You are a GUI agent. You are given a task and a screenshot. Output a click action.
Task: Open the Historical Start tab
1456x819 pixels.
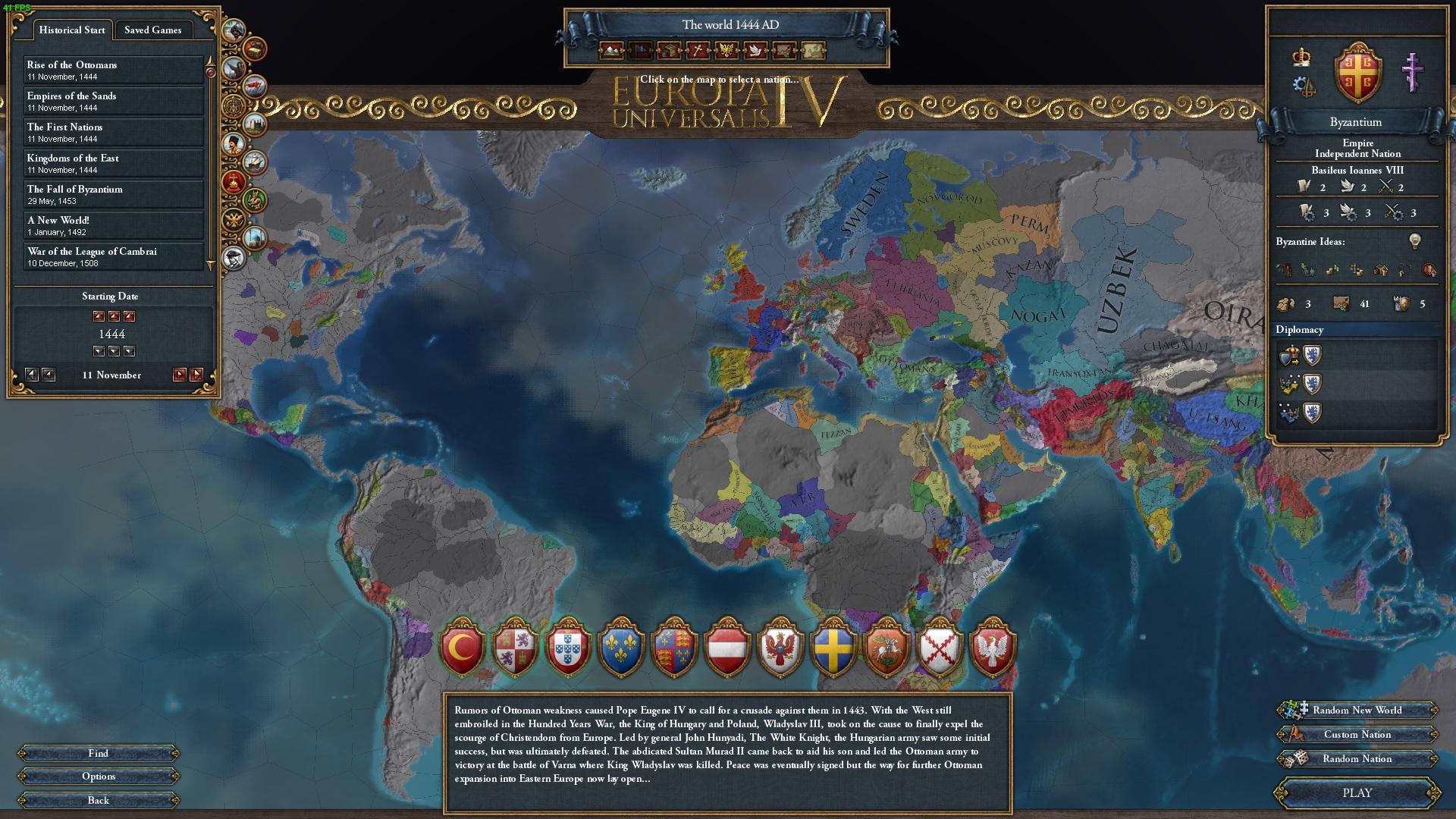72,30
